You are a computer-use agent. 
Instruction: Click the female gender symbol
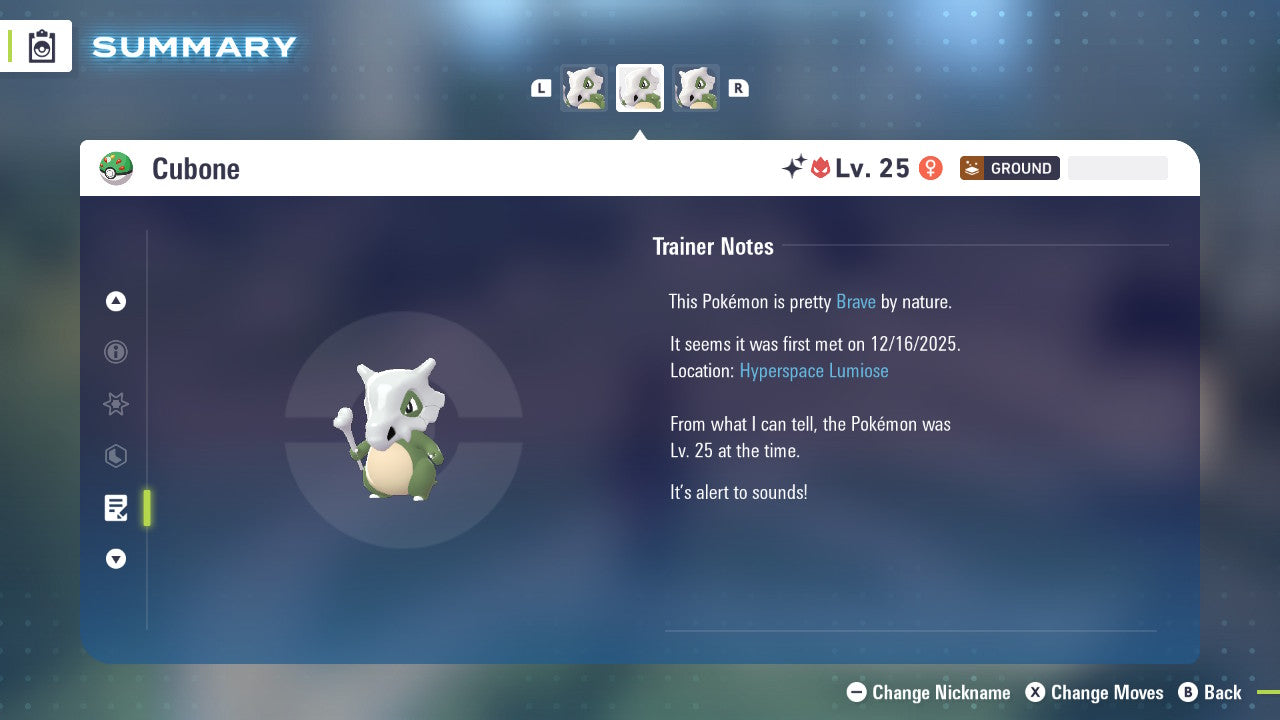pos(930,168)
